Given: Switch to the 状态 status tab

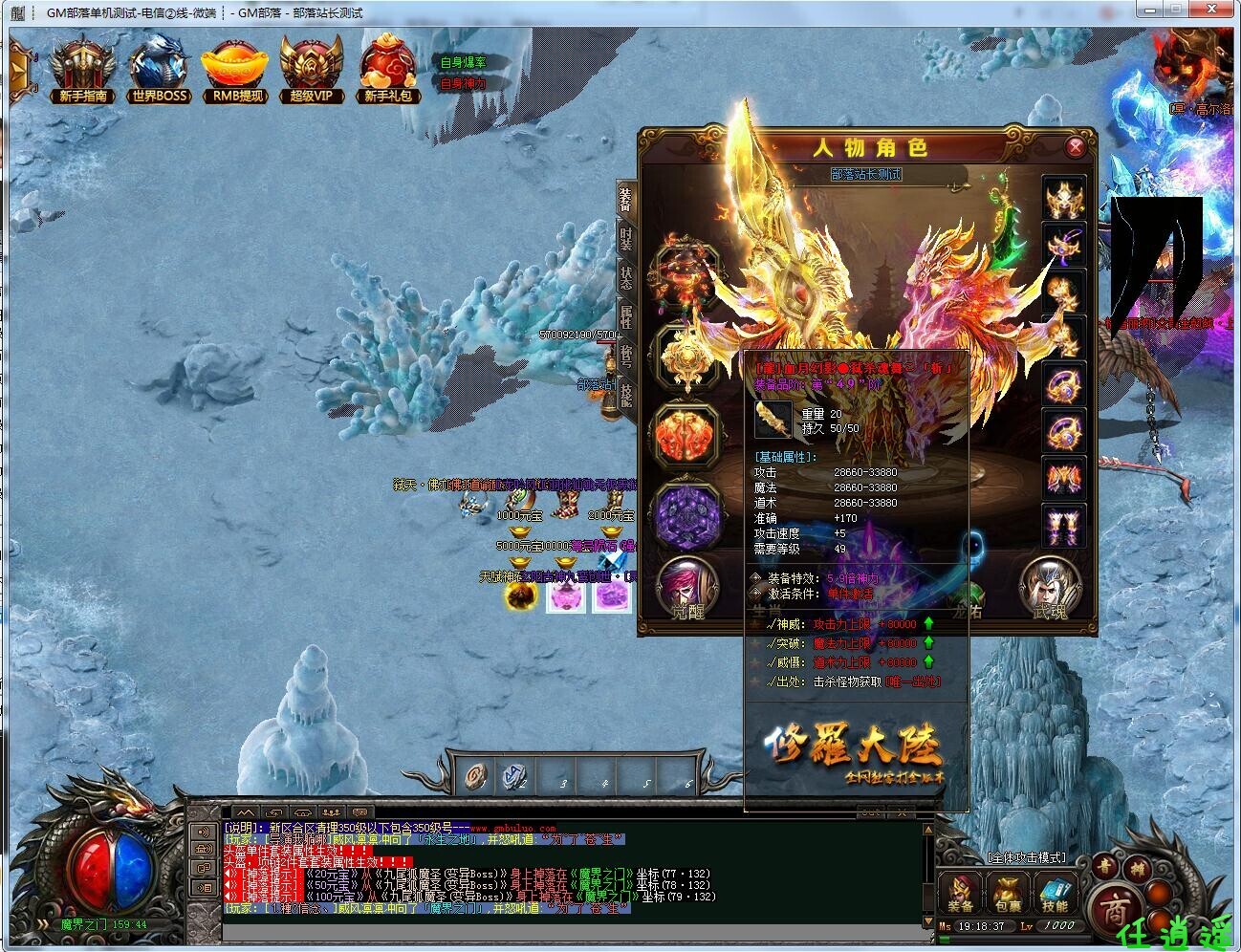Looking at the screenshot, I should point(625,278).
